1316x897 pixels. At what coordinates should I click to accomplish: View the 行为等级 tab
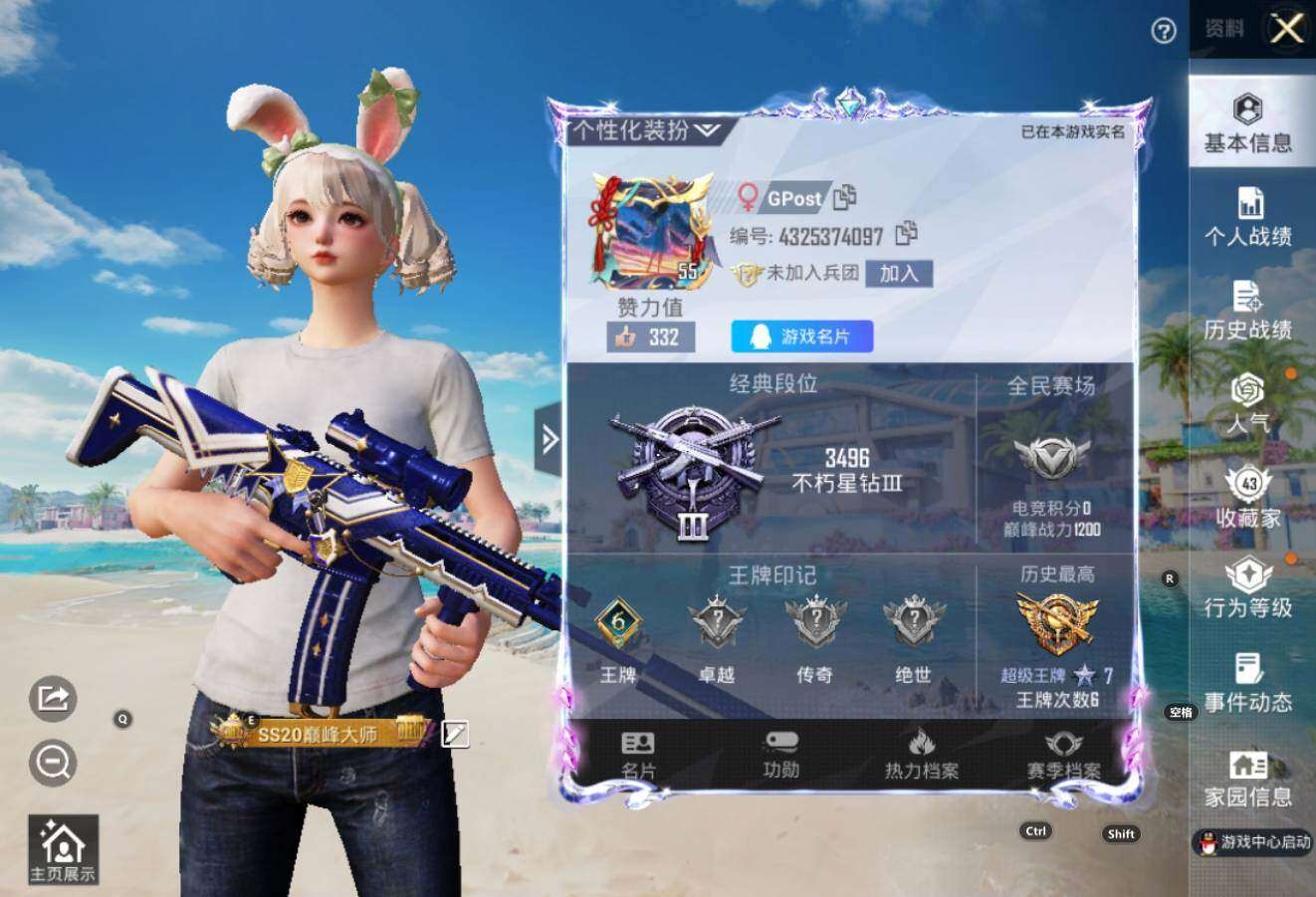(x=1247, y=589)
